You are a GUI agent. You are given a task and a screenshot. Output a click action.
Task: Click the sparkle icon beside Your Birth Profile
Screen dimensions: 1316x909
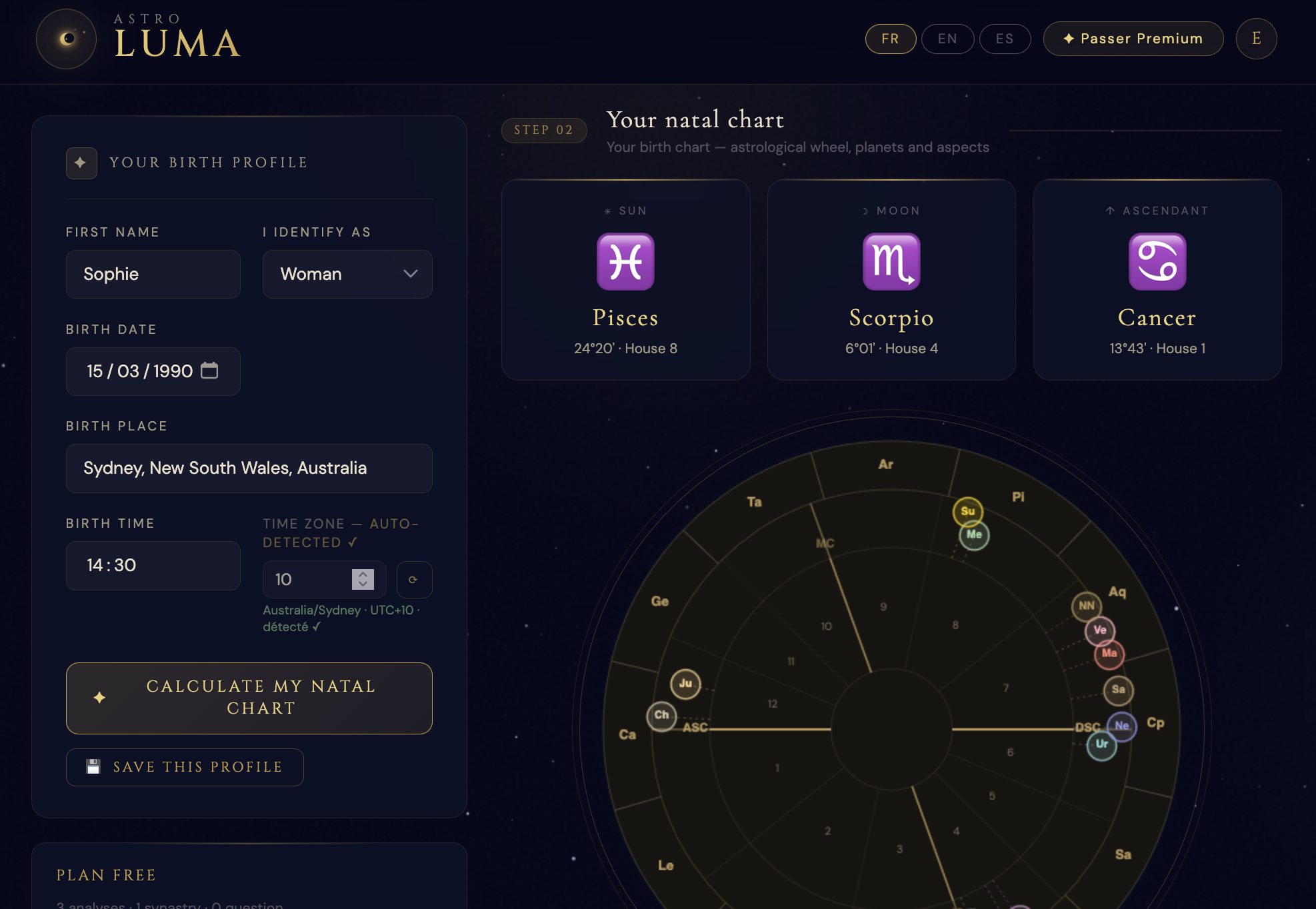tap(81, 163)
